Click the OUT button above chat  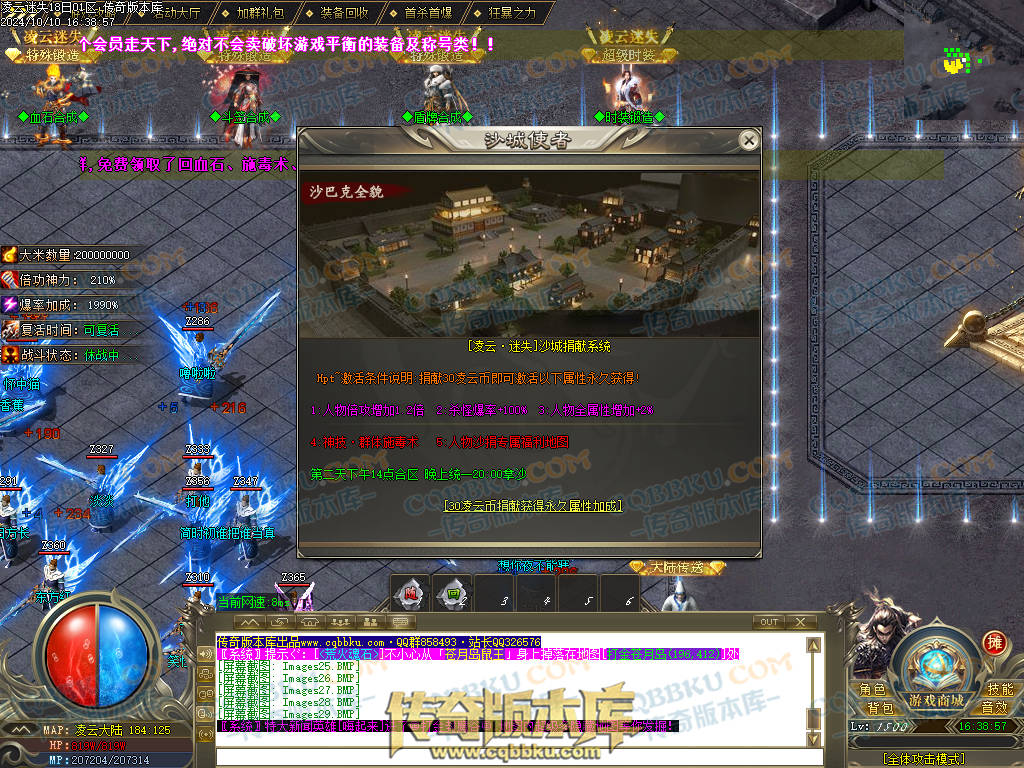[769, 622]
